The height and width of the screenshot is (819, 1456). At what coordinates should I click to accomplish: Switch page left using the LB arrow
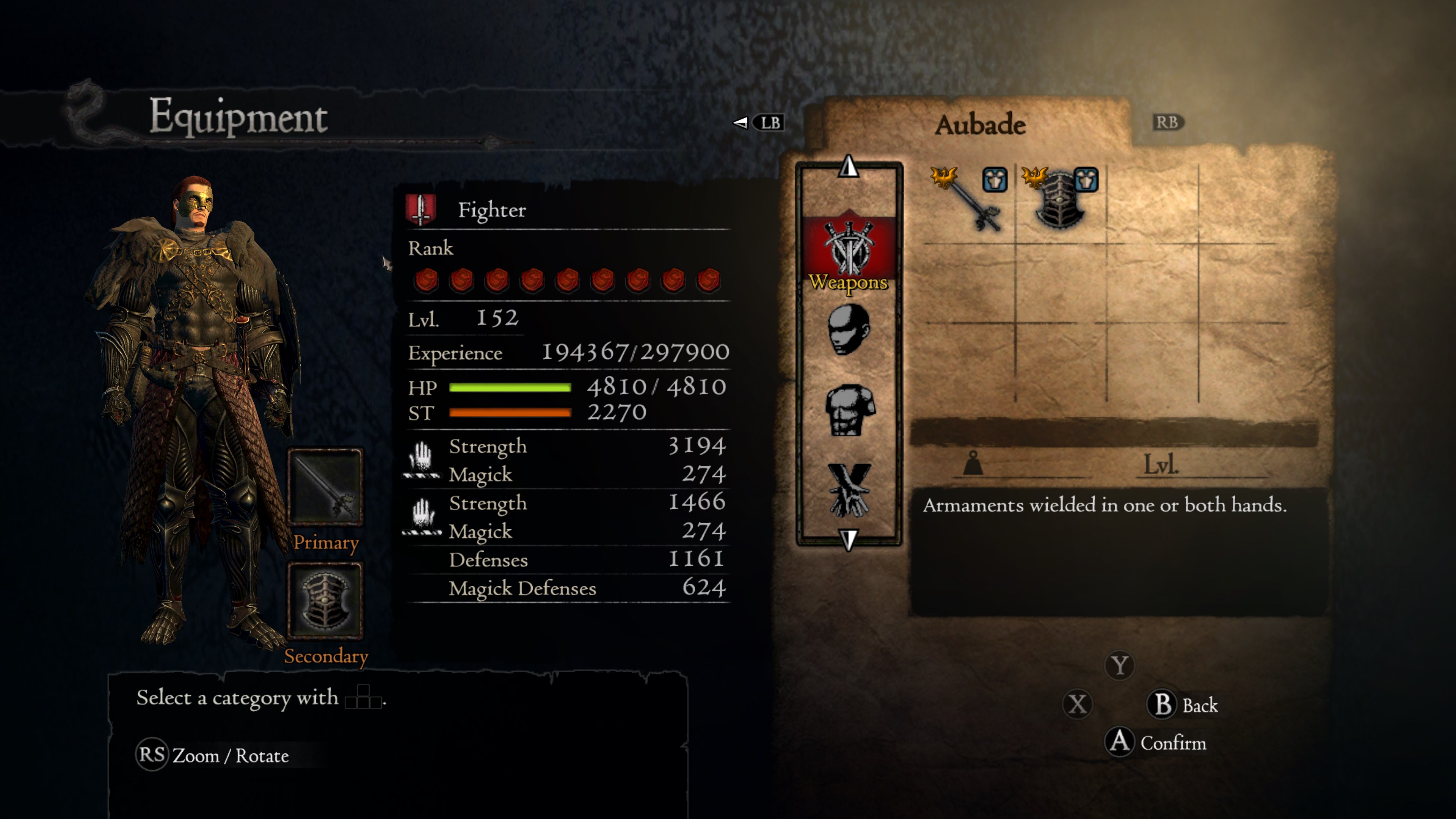click(741, 123)
